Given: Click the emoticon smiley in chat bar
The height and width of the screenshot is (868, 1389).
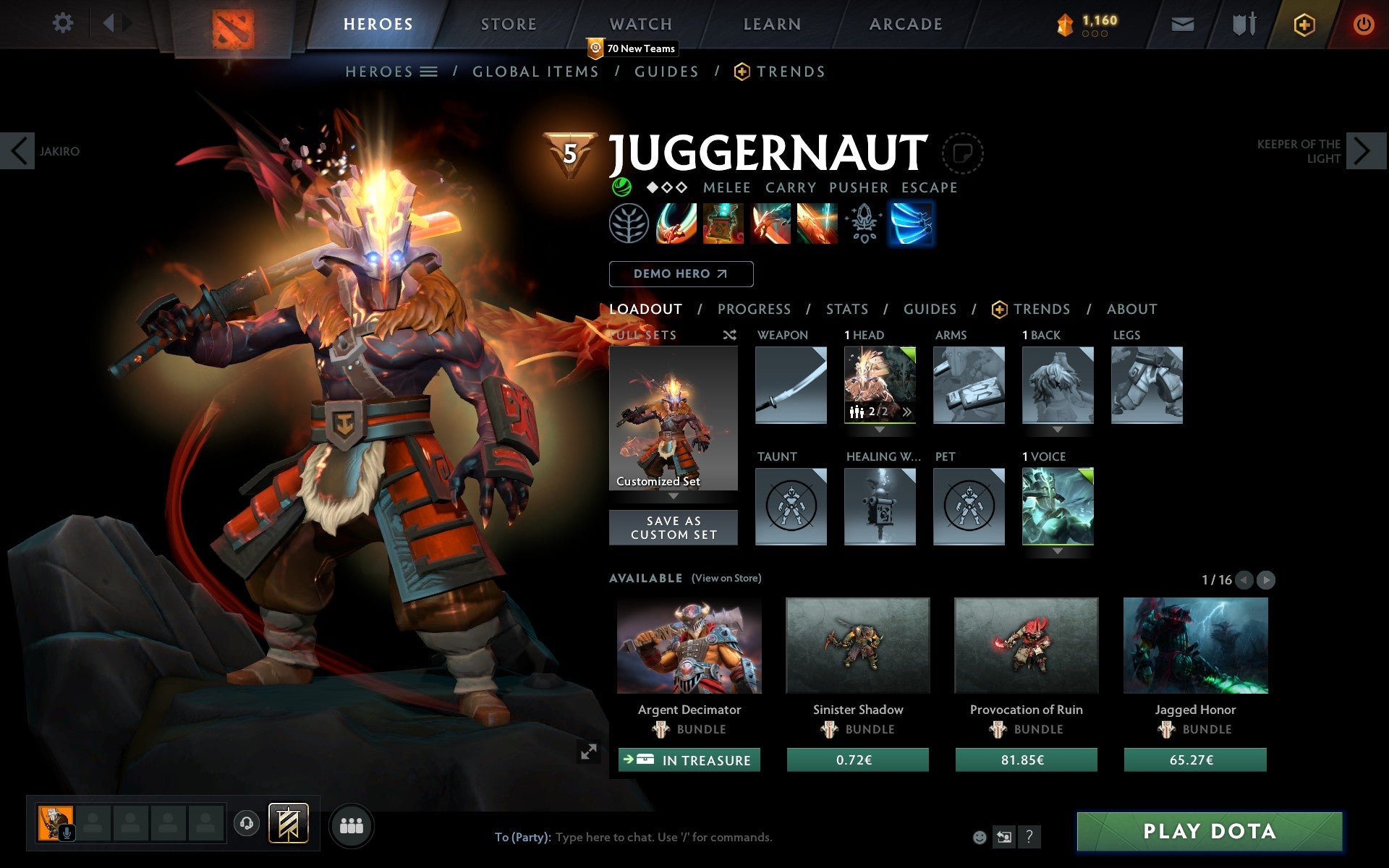Looking at the screenshot, I should pyautogui.click(x=980, y=838).
